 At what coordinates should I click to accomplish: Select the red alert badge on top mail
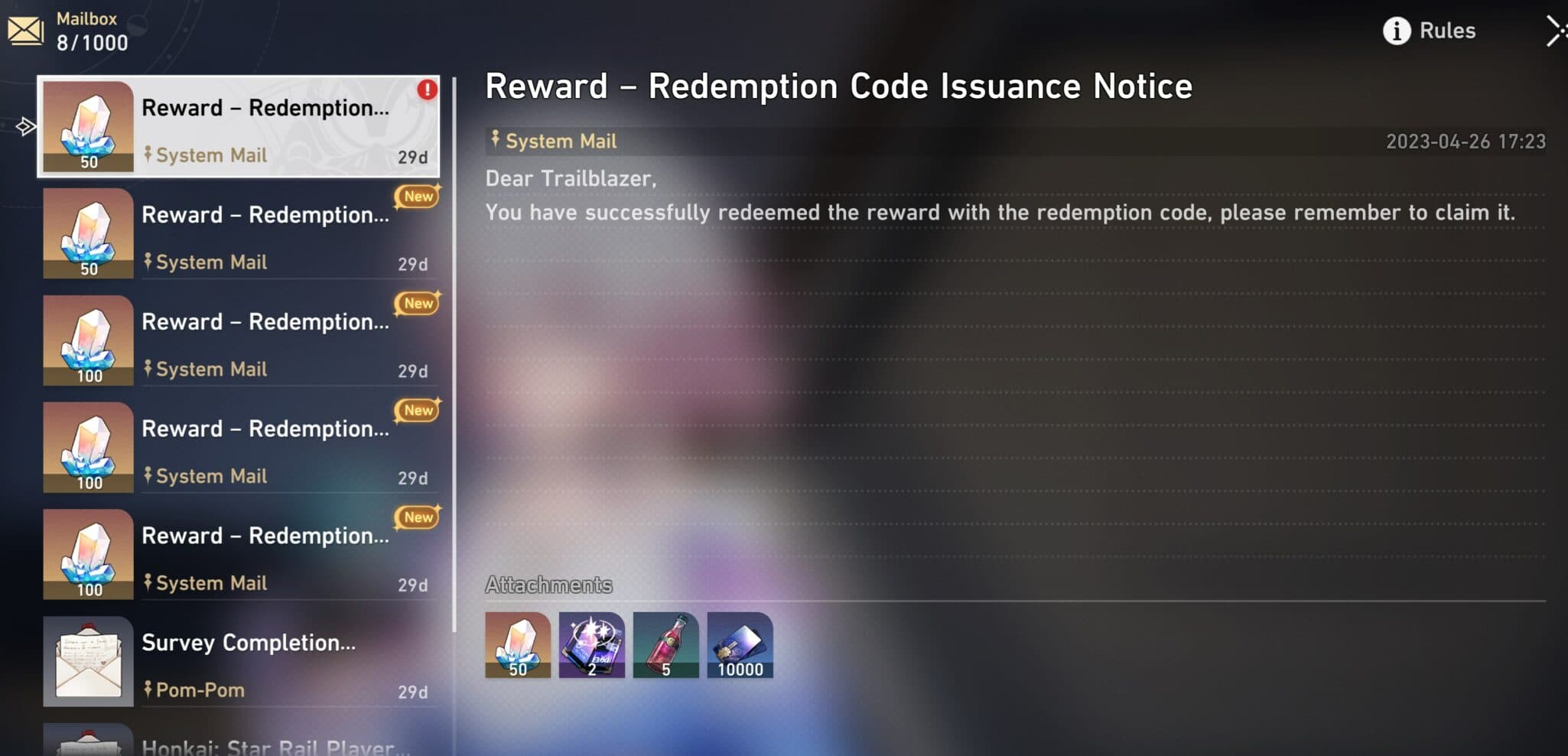tap(428, 89)
